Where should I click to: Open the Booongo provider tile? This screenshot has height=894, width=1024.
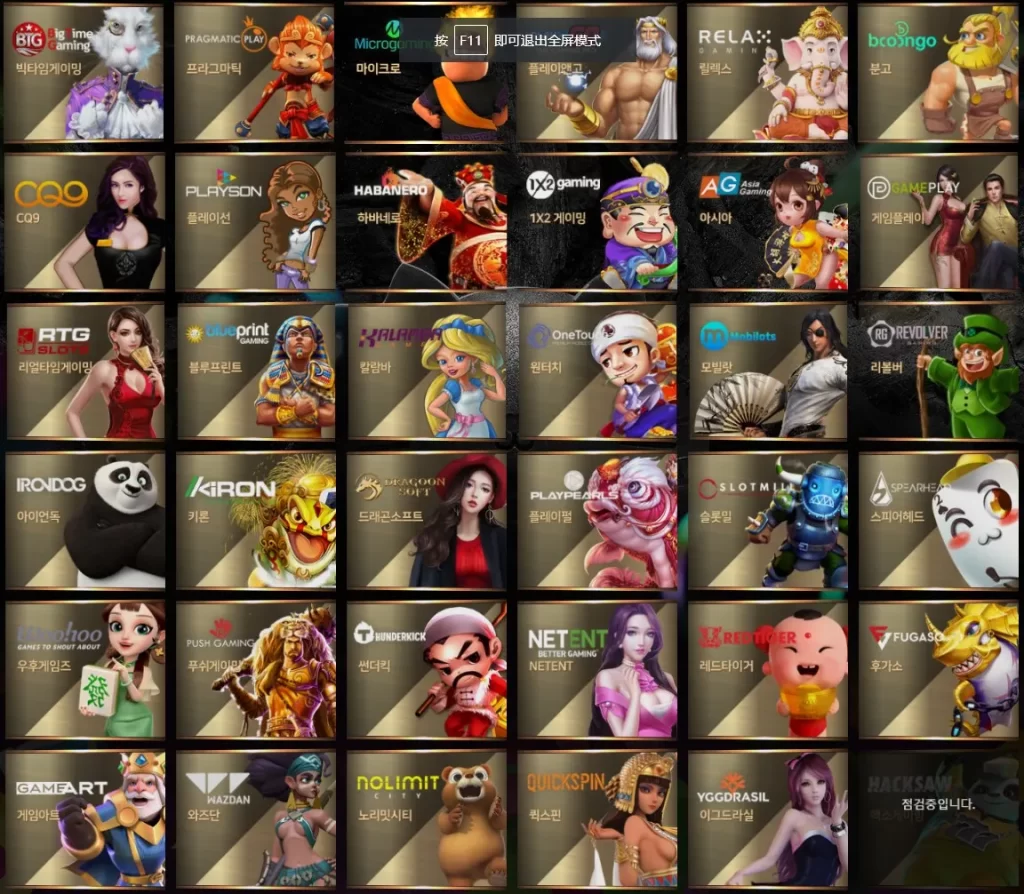point(937,72)
